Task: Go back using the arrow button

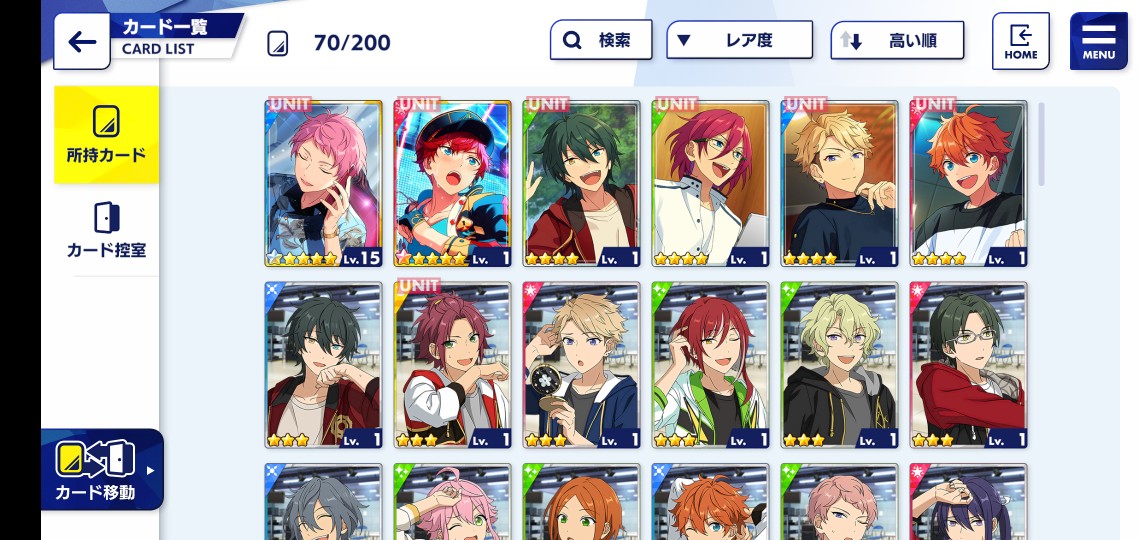Action: 82,42
